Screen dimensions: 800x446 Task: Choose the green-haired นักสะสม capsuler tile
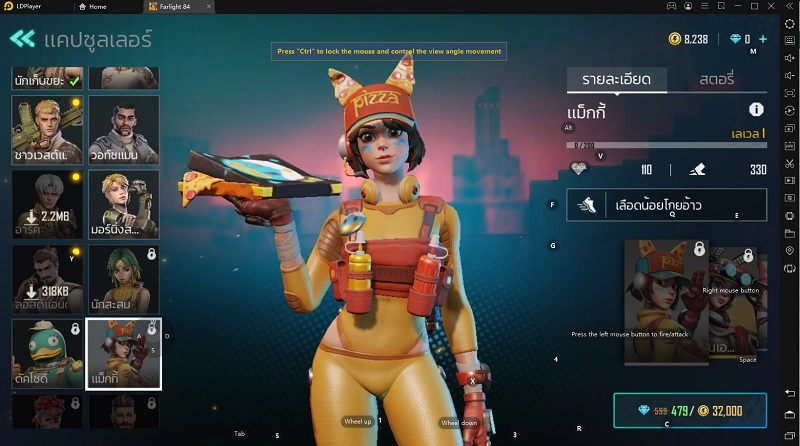pos(124,280)
